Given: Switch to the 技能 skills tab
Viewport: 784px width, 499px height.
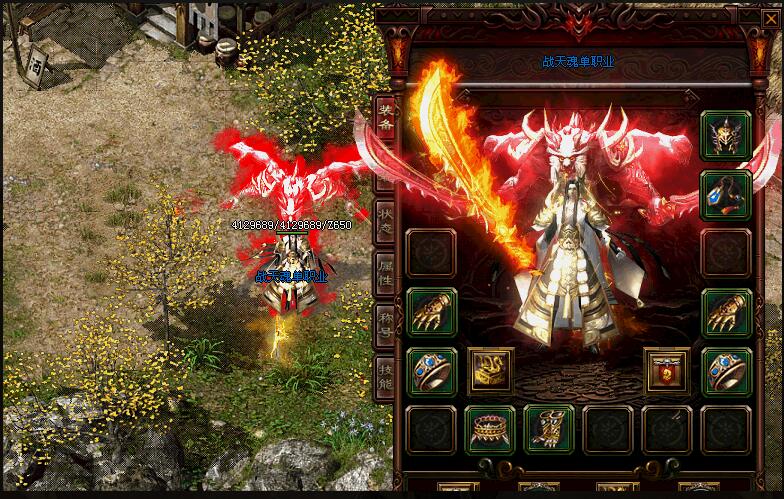Looking at the screenshot, I should [385, 373].
